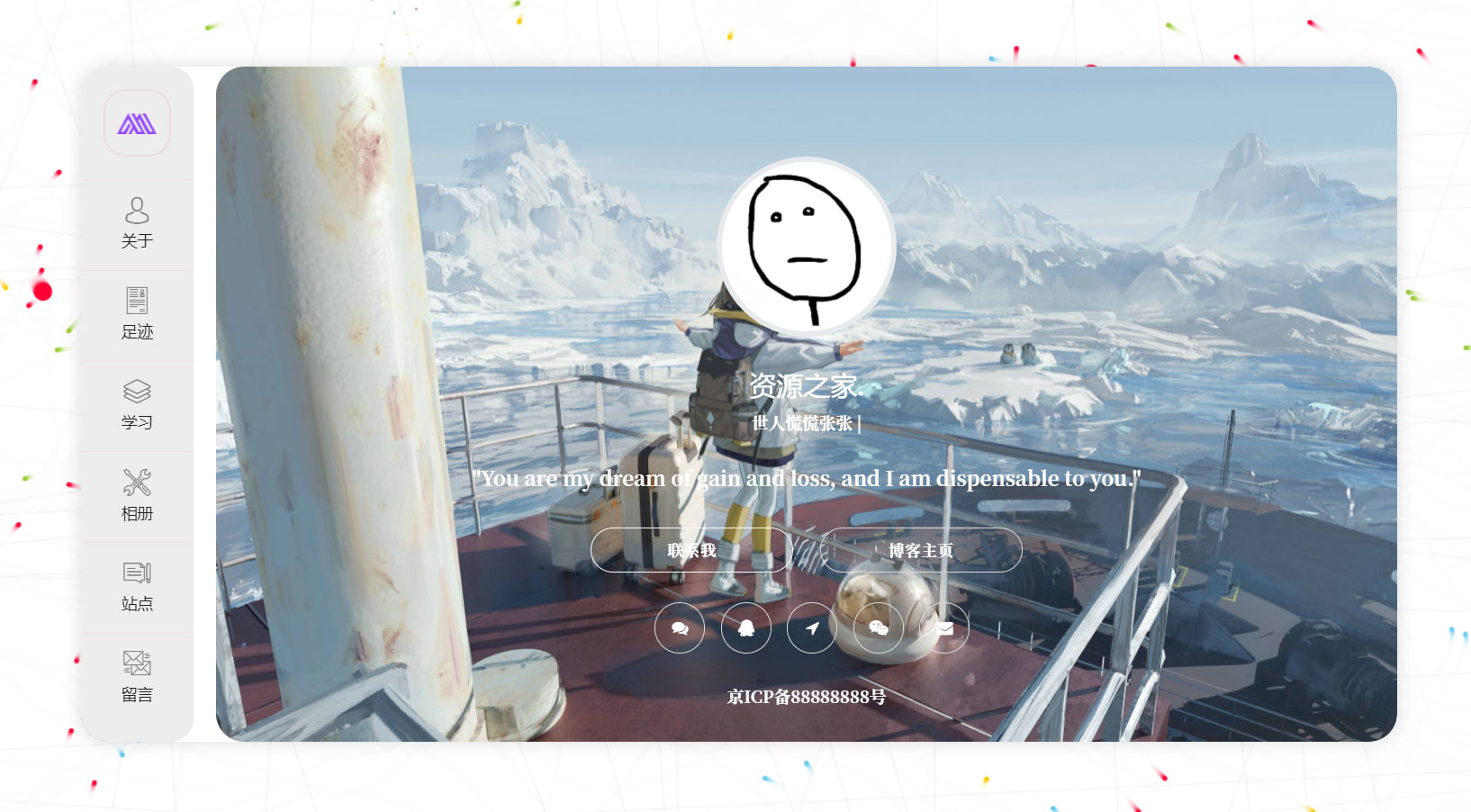Open 博客主页 via its button

click(x=920, y=550)
